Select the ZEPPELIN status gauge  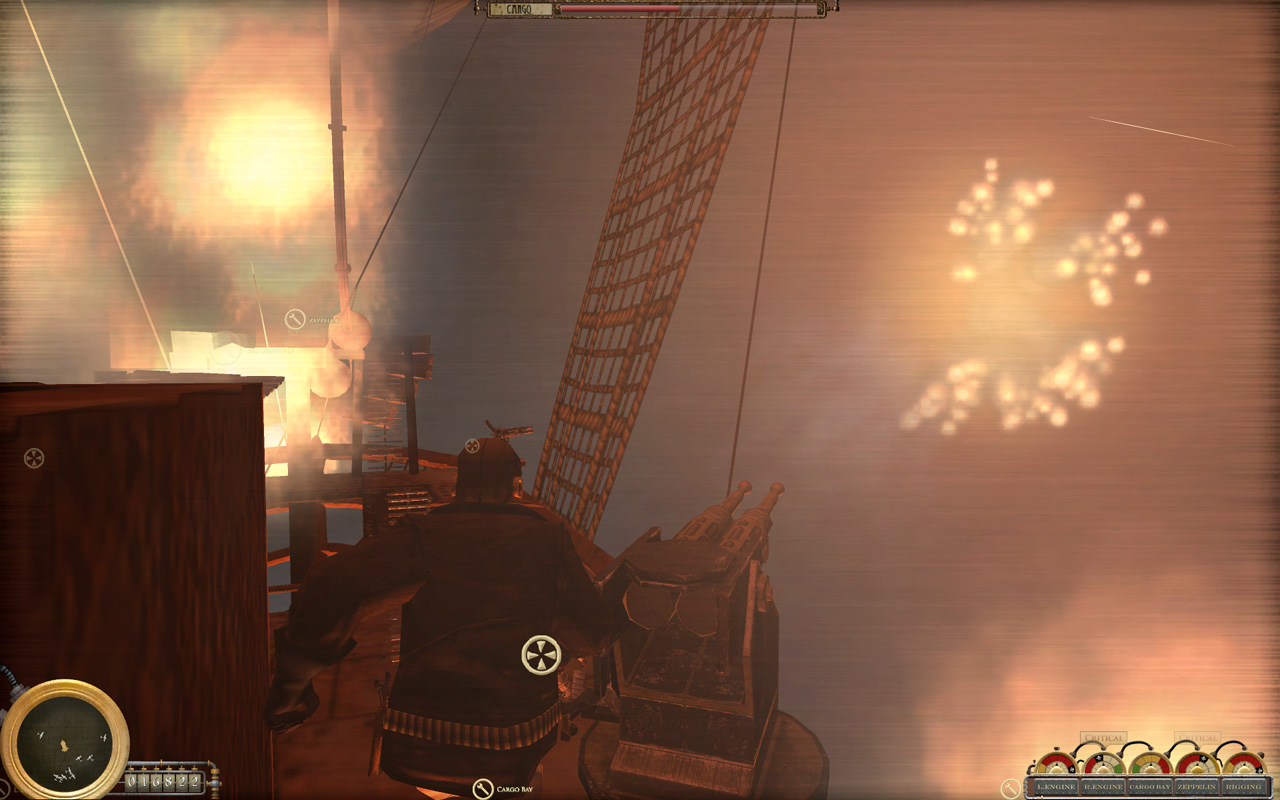click(1196, 766)
